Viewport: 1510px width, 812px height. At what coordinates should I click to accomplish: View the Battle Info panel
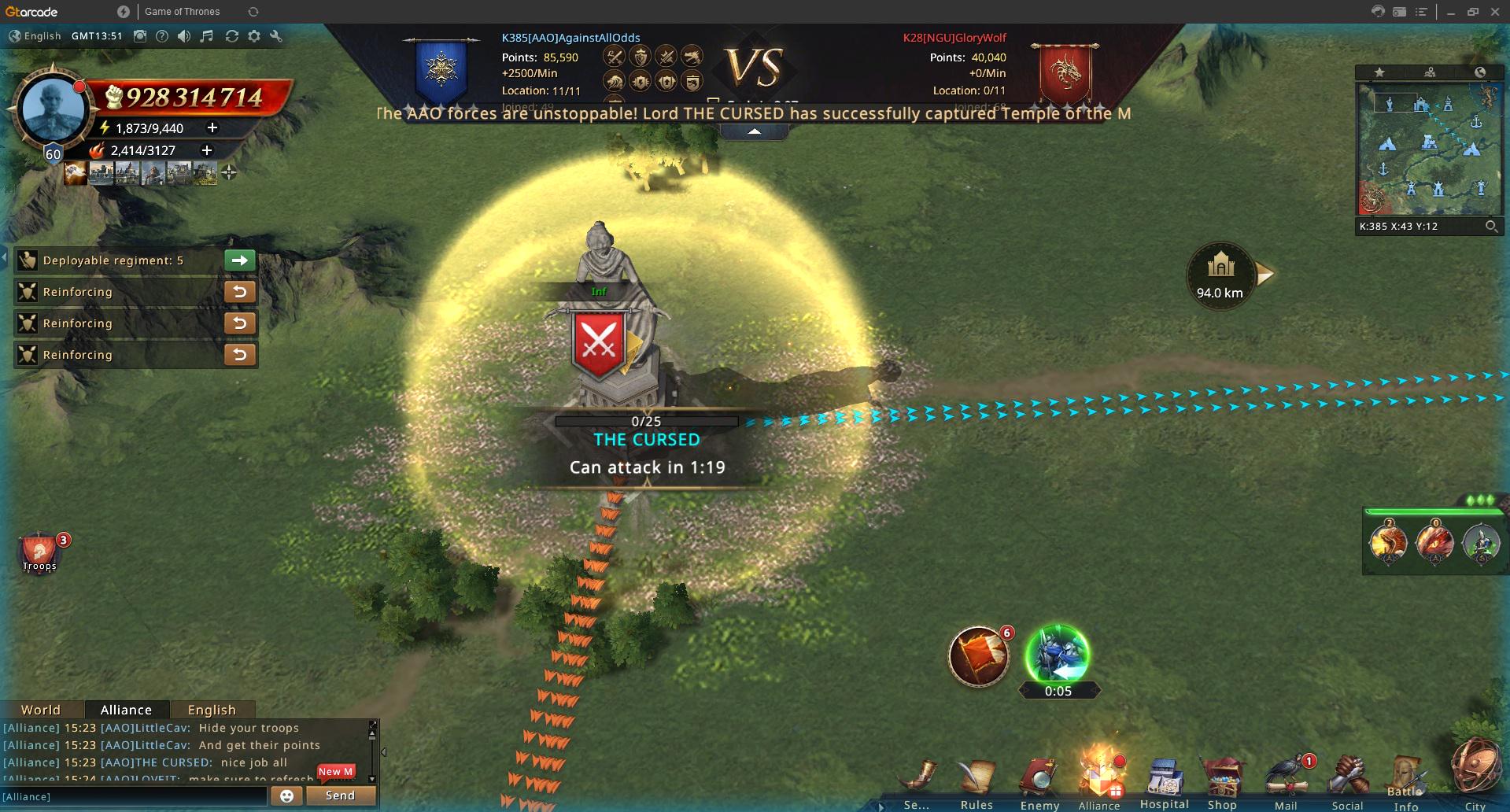(x=1406, y=783)
